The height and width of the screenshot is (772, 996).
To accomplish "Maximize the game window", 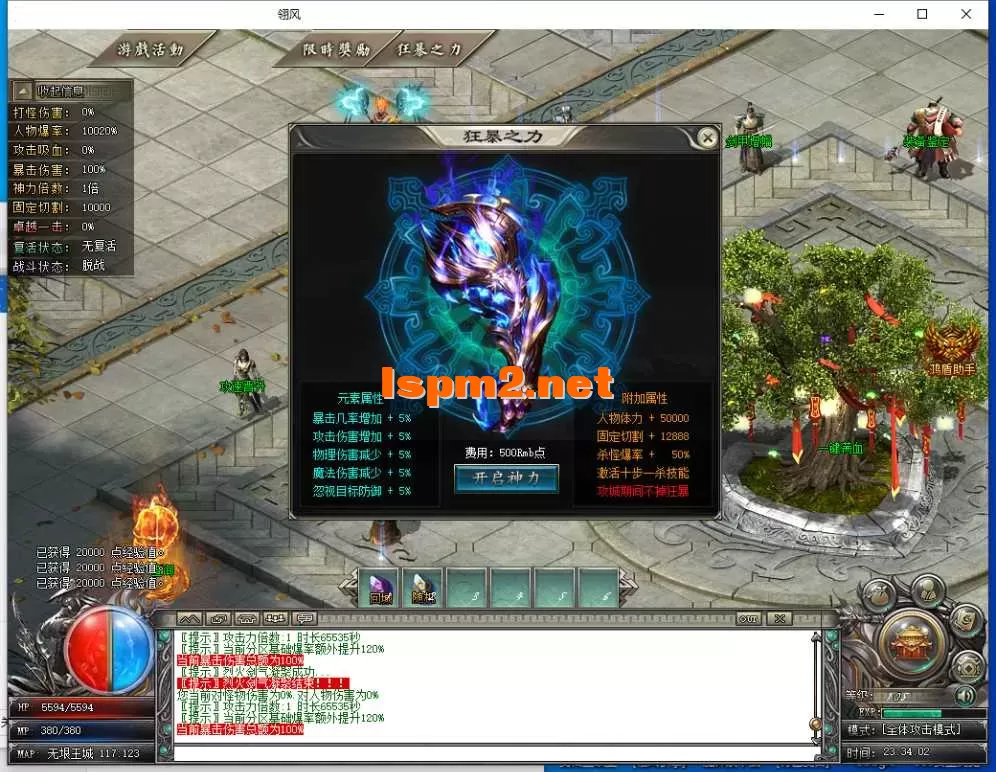I will pyautogui.click(x=922, y=14).
